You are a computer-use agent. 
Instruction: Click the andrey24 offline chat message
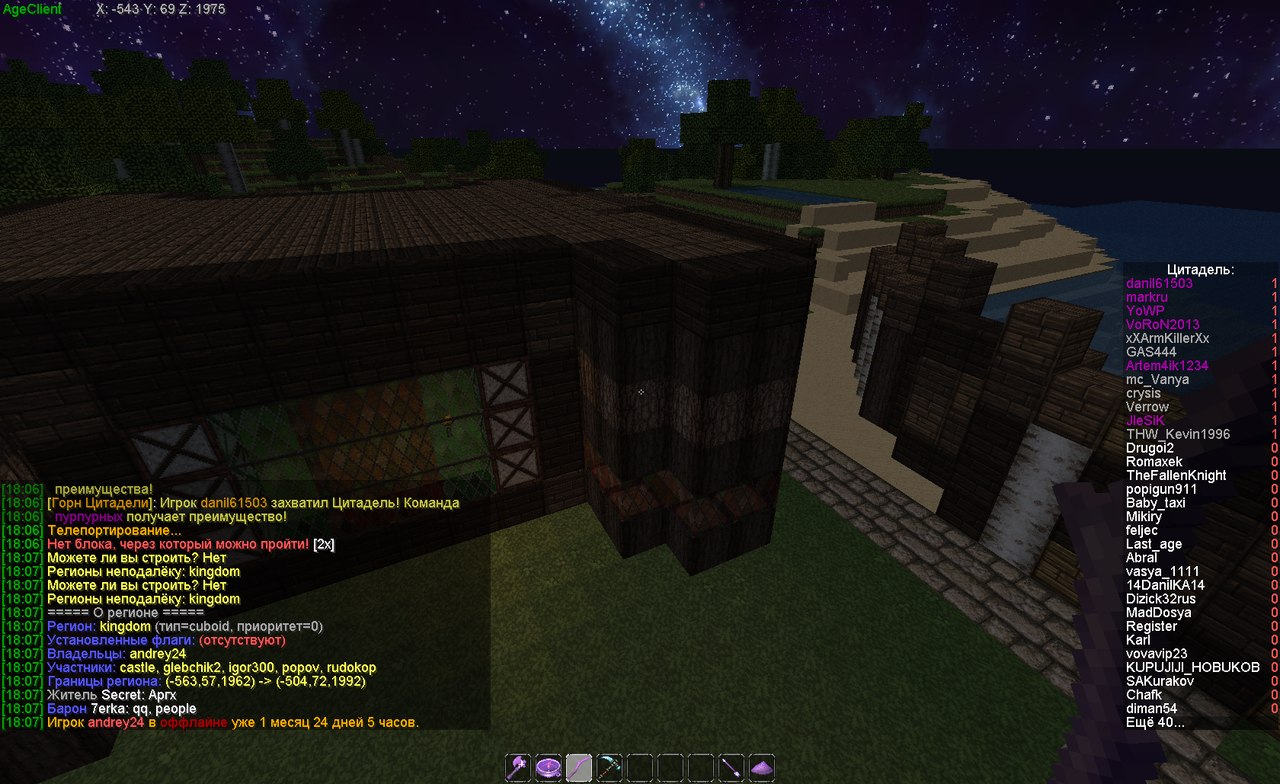click(x=232, y=722)
